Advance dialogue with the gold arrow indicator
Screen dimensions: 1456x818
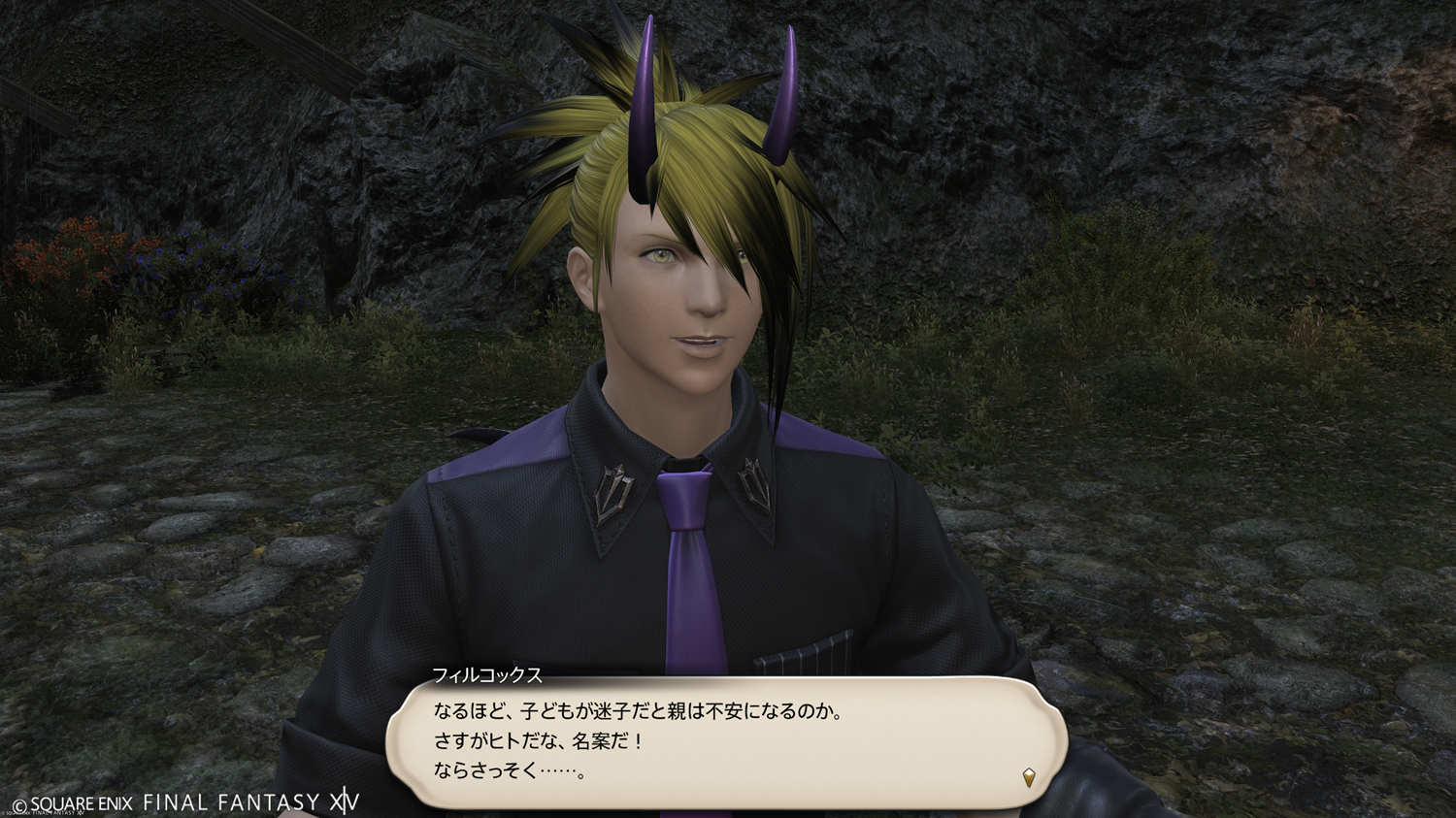pos(1028,776)
